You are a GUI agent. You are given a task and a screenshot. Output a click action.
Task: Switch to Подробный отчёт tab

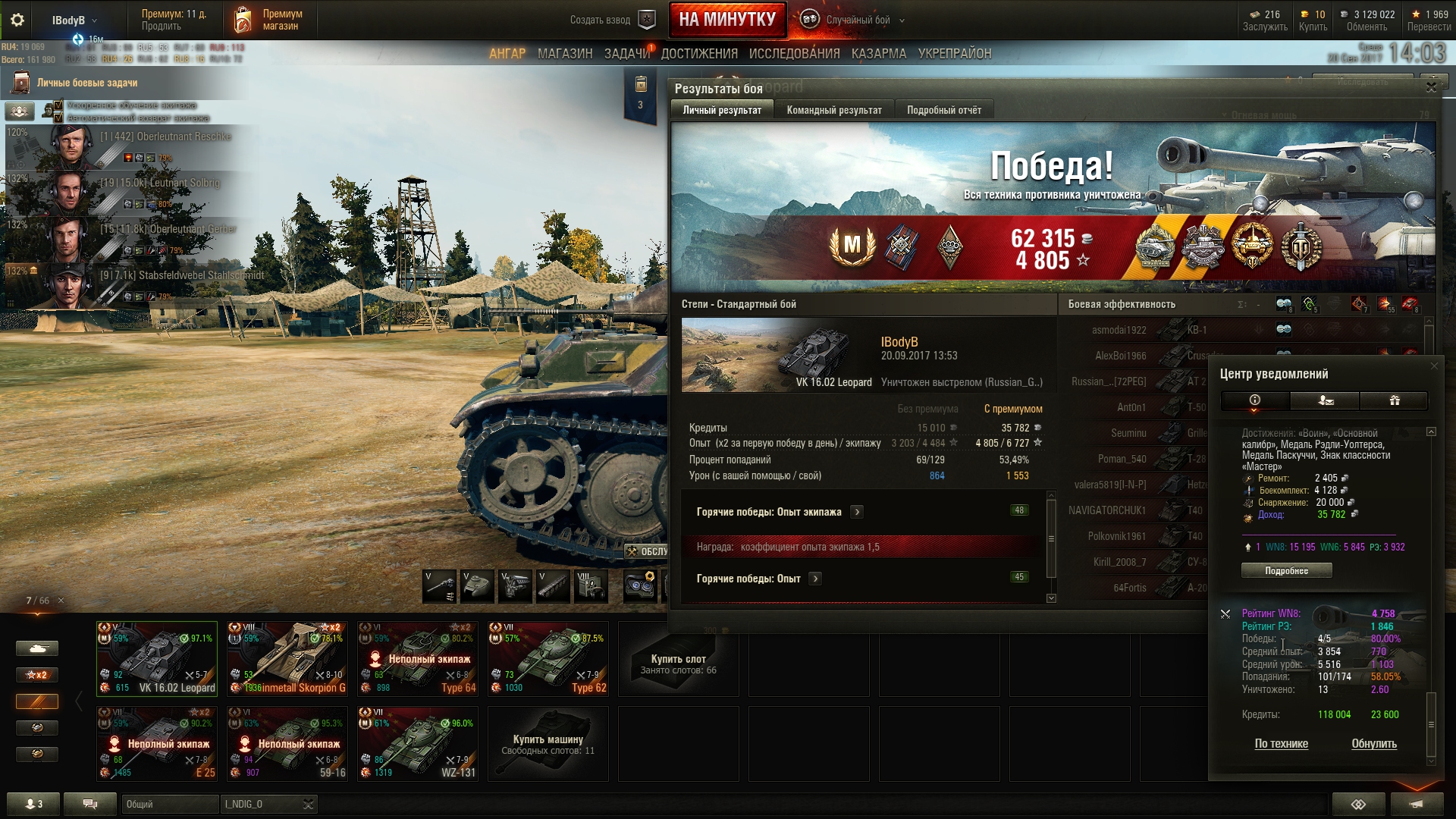(943, 110)
